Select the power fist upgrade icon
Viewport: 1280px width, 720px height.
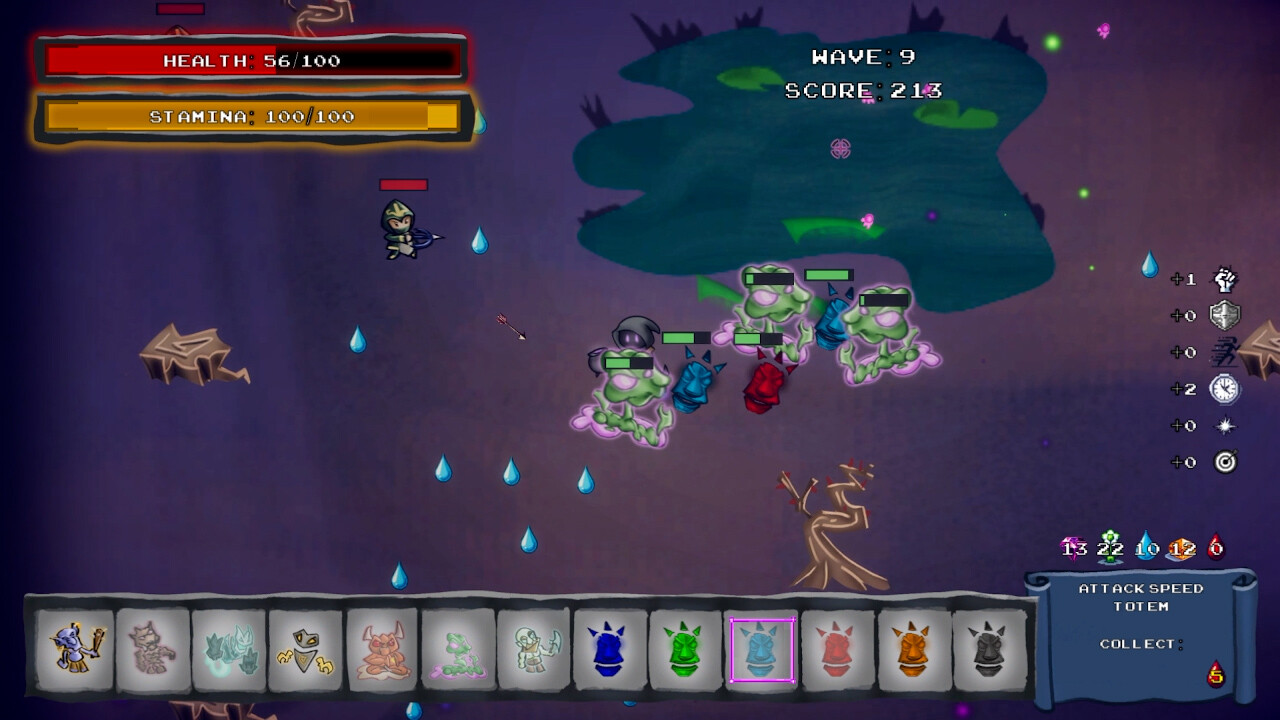(1225, 281)
